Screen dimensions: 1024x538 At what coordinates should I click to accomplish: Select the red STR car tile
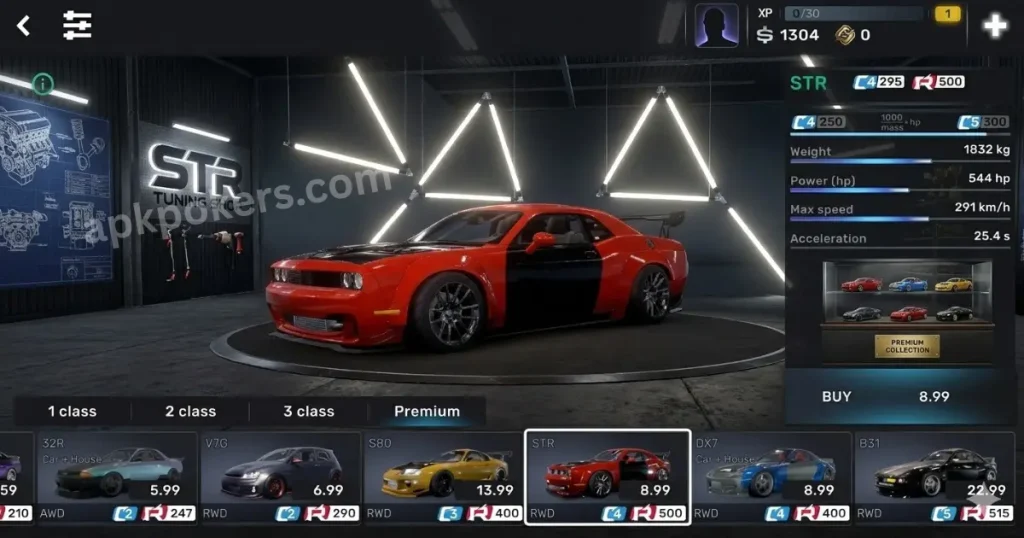click(x=607, y=477)
